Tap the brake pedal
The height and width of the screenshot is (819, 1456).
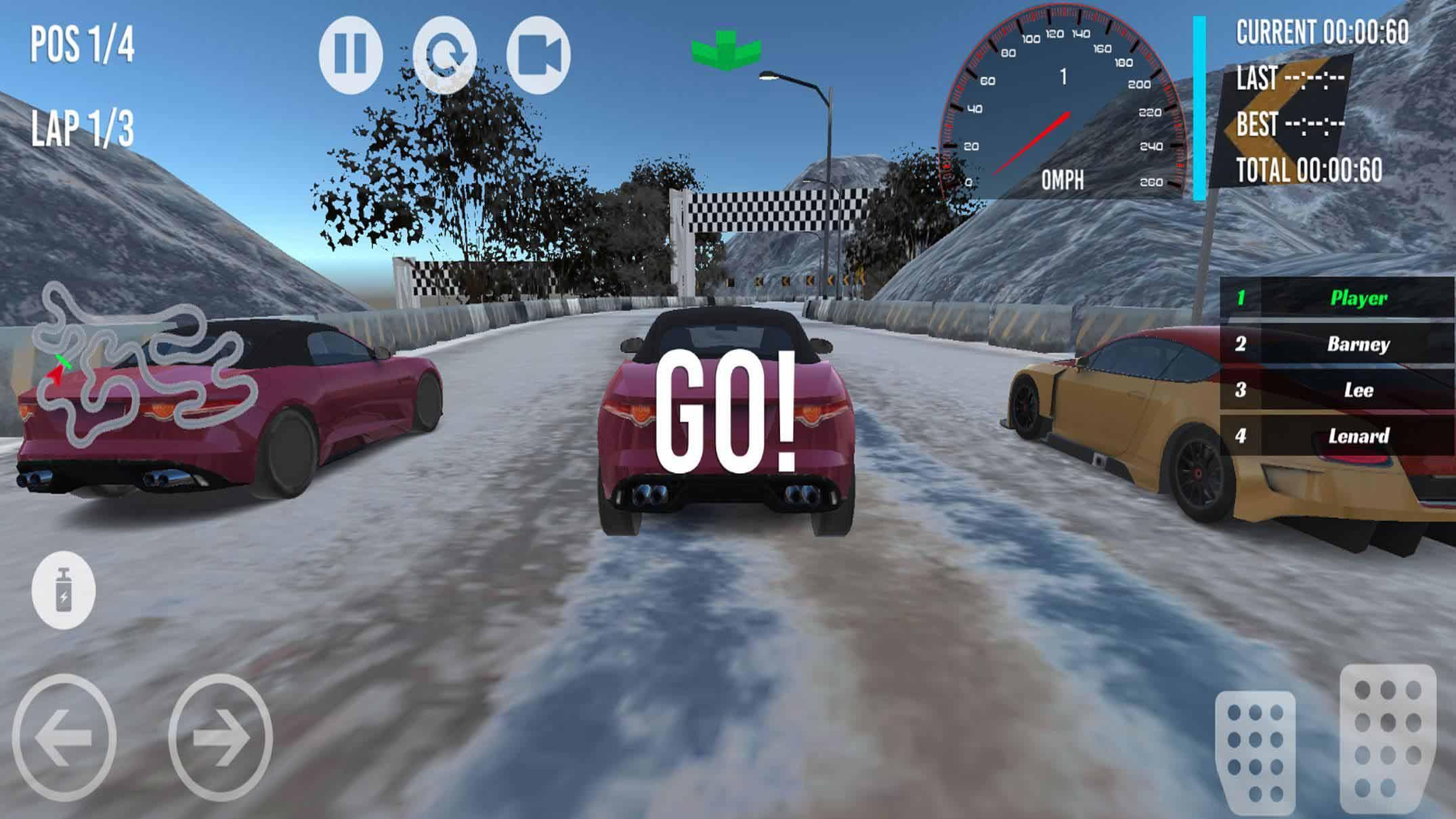[x=1255, y=751]
